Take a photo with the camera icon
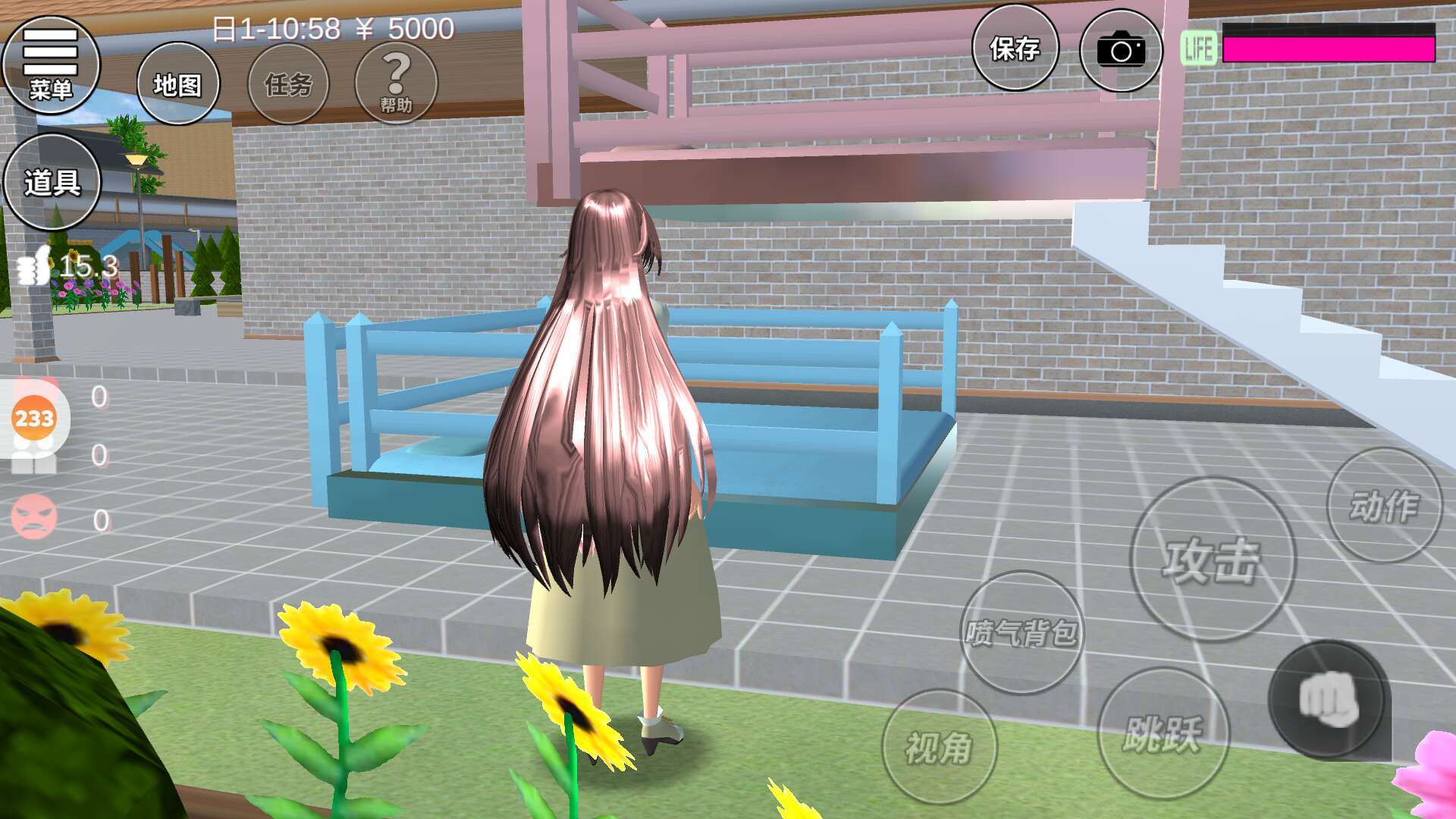 1121,50
